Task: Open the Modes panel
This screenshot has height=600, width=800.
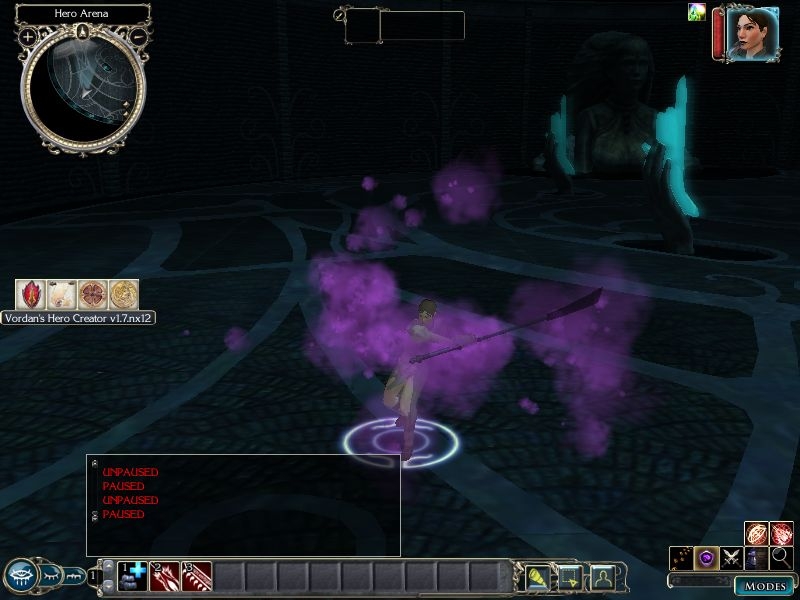Action: 765,586
